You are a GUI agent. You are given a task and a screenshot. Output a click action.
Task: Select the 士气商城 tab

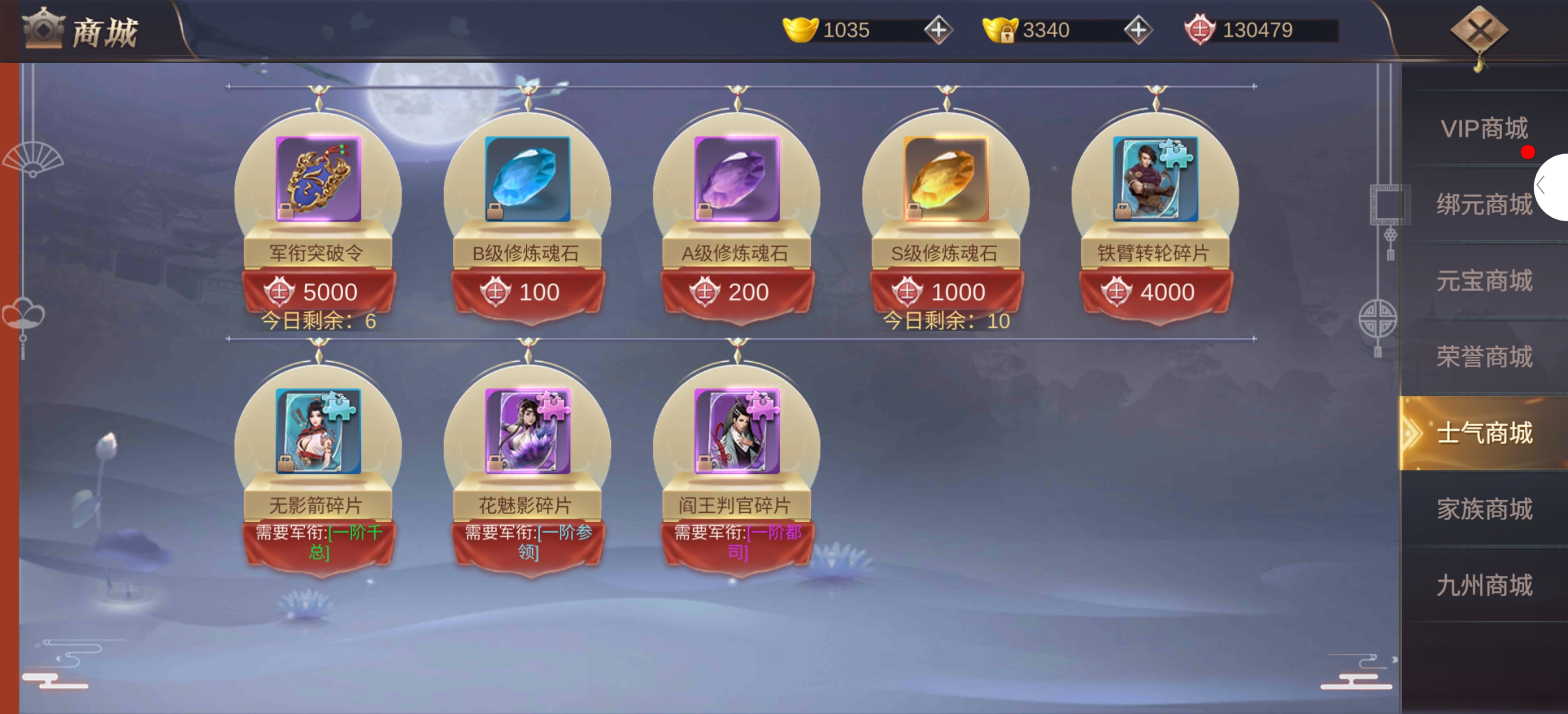pyautogui.click(x=1483, y=433)
